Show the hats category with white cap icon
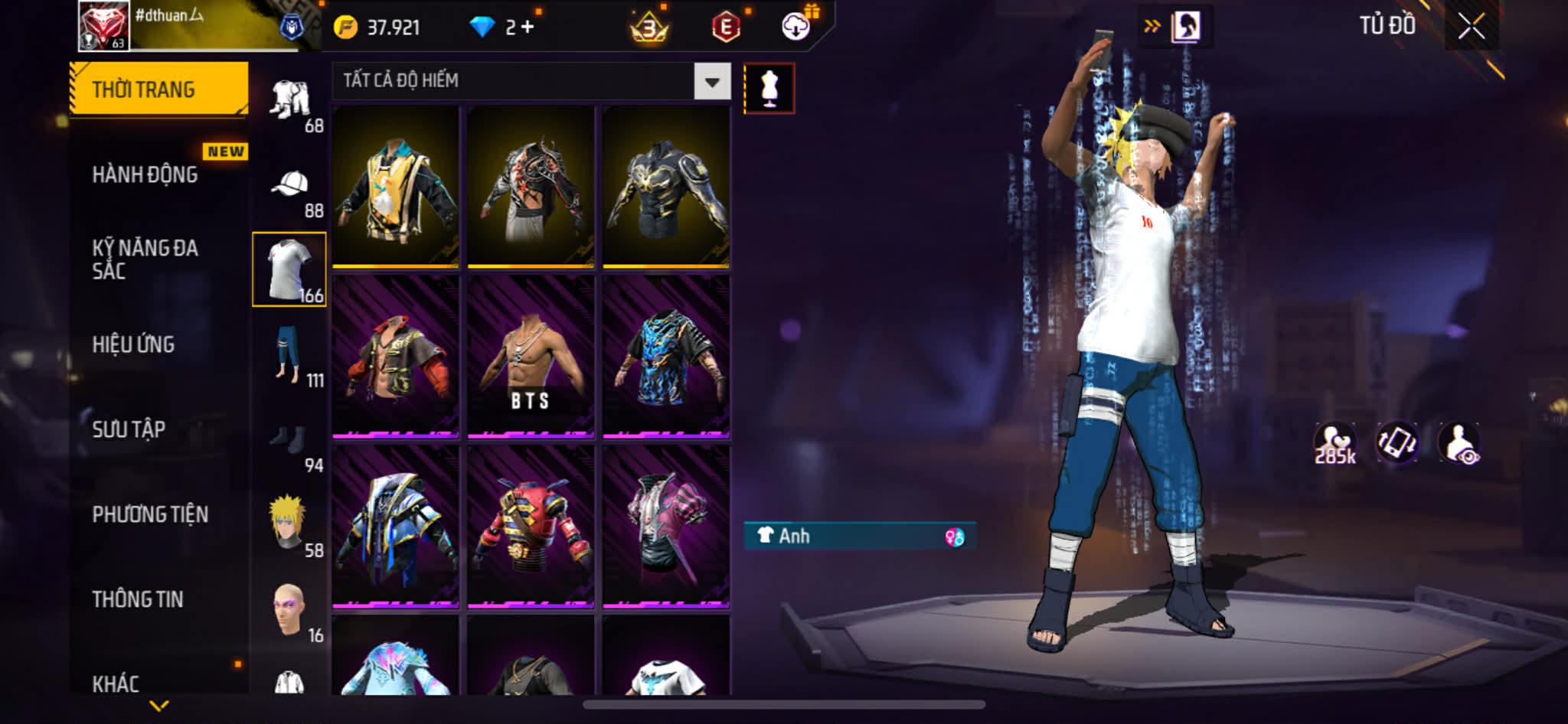 290,188
